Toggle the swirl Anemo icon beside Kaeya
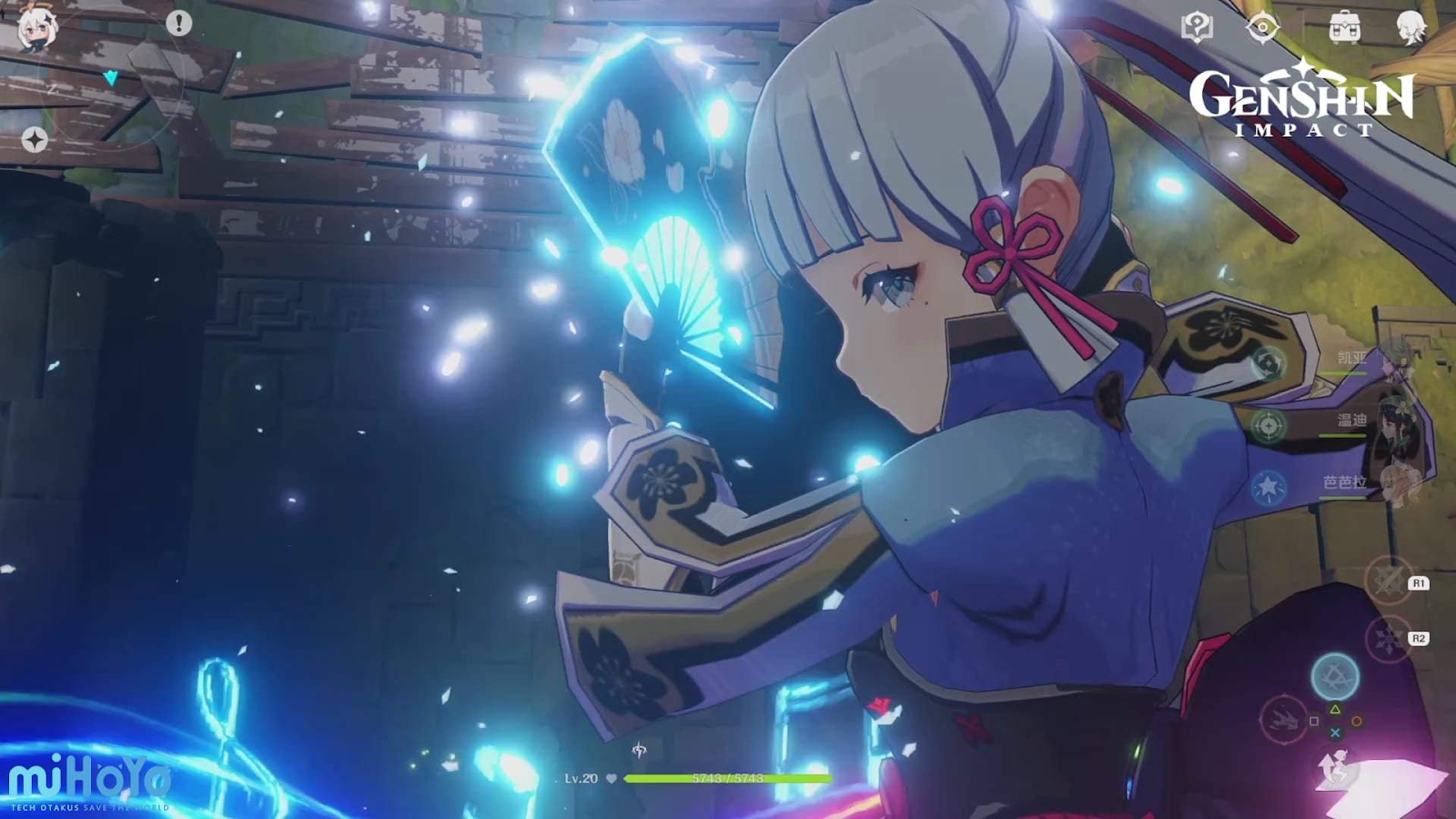 [1268, 361]
